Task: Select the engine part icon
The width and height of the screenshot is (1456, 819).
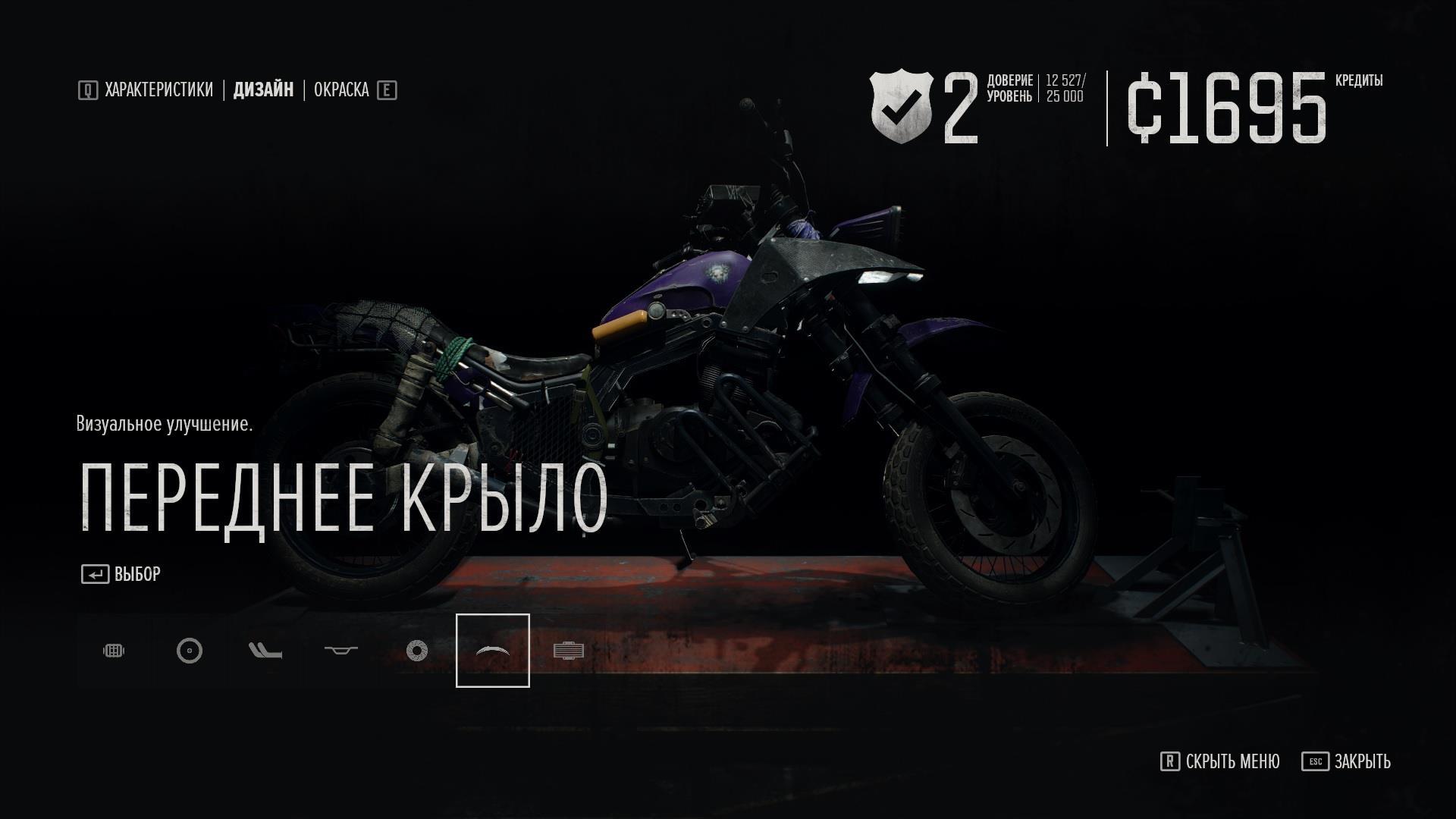Action: click(x=114, y=651)
